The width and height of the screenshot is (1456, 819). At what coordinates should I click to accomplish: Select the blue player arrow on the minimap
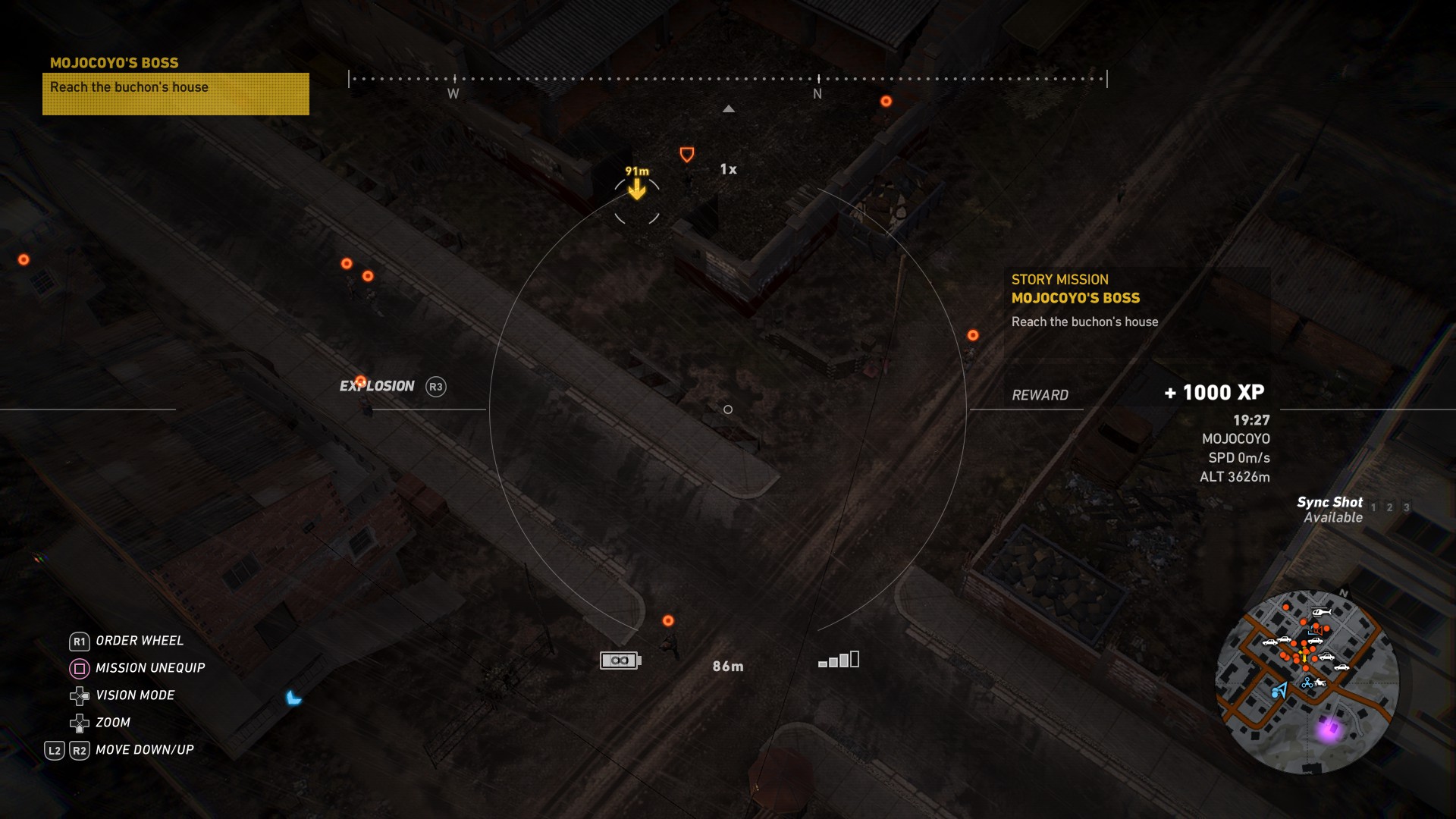(1279, 690)
